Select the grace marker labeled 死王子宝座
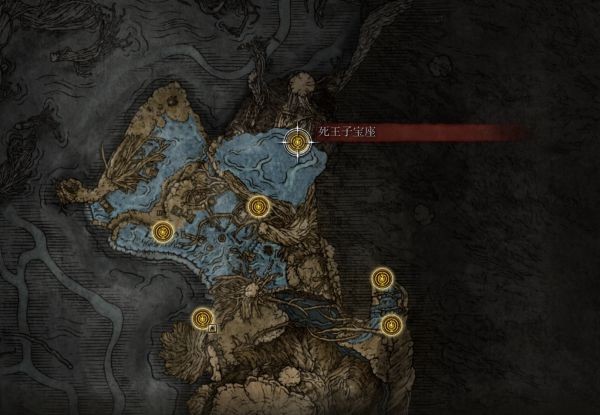The width and height of the screenshot is (600, 415). 298,142
